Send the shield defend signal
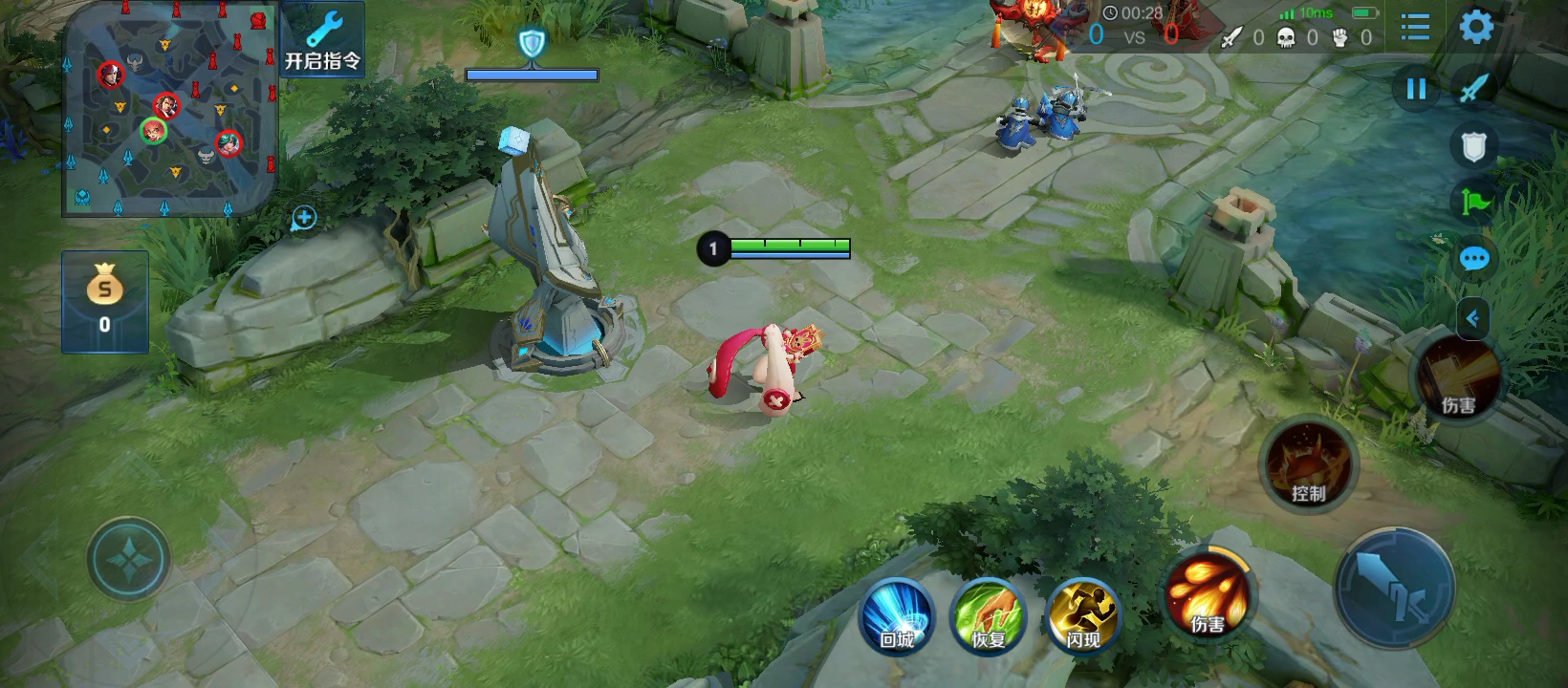 1473,146
